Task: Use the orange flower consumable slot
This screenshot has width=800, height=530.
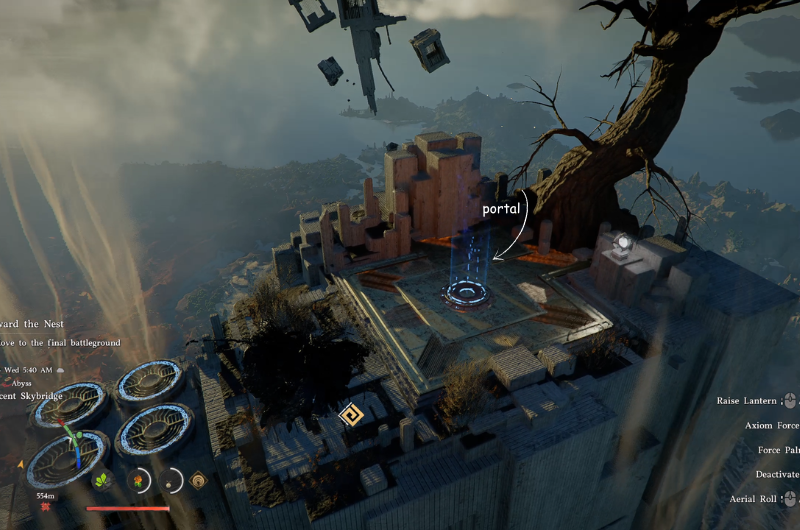Action: point(136,480)
